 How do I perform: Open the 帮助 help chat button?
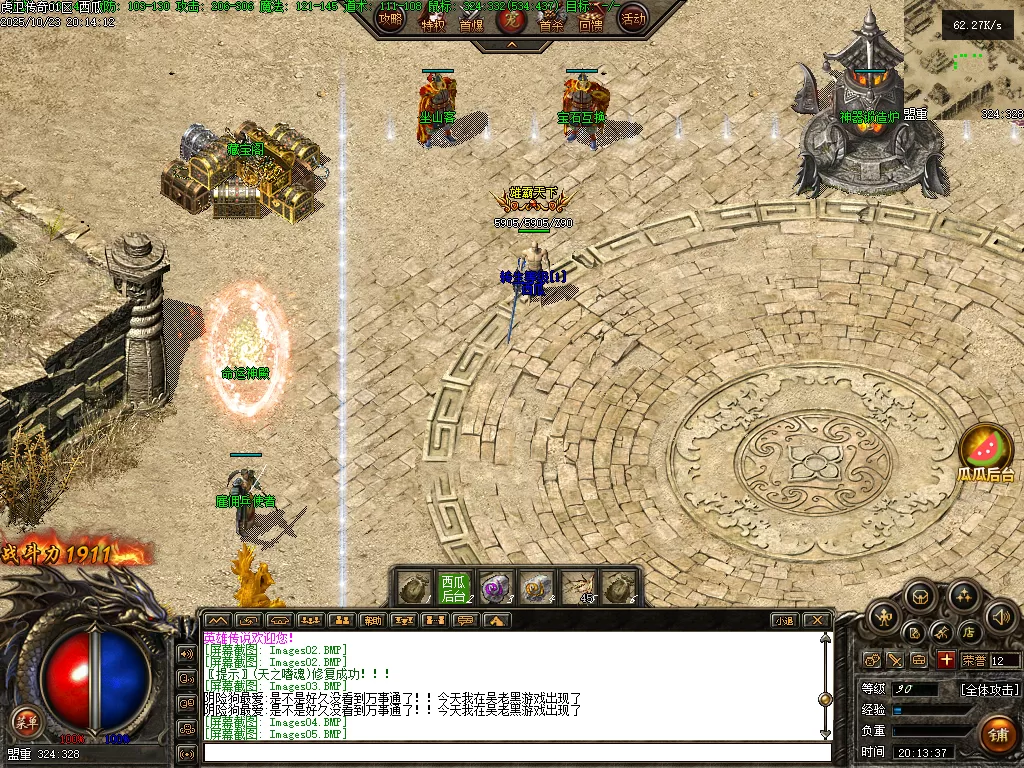tap(372, 621)
